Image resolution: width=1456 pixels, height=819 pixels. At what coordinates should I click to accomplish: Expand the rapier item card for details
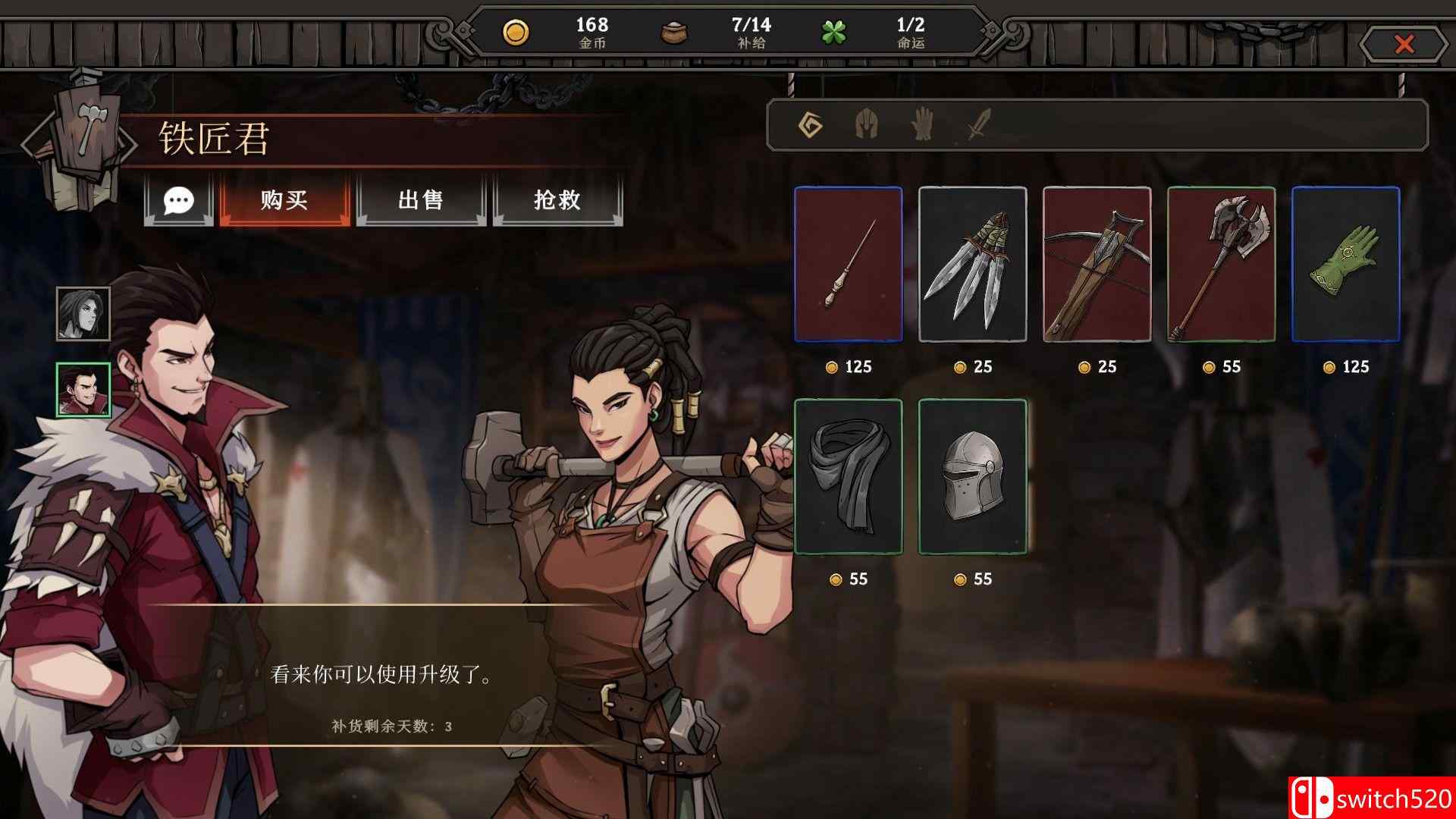click(848, 266)
